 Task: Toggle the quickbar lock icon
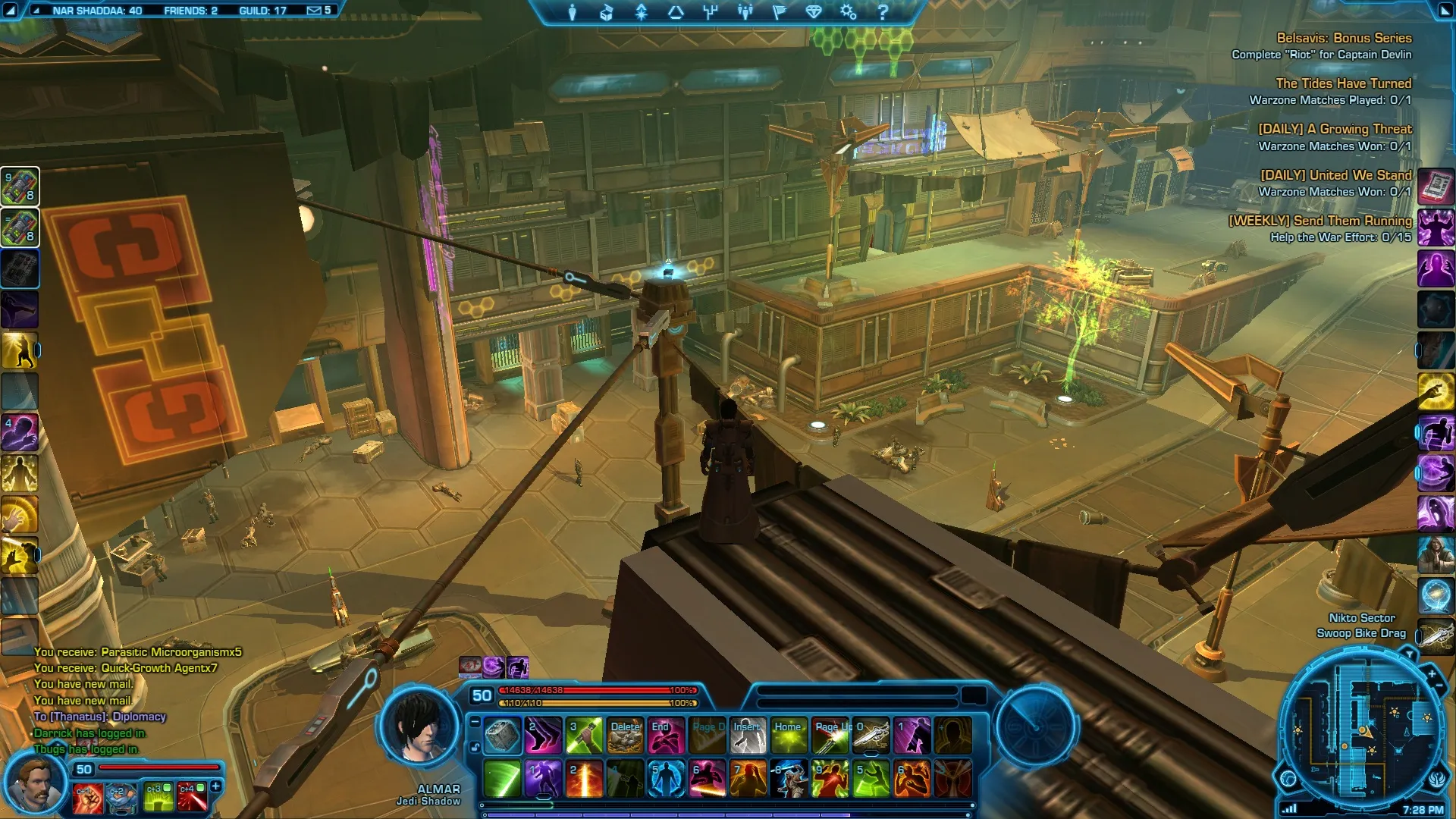pyautogui.click(x=475, y=747)
